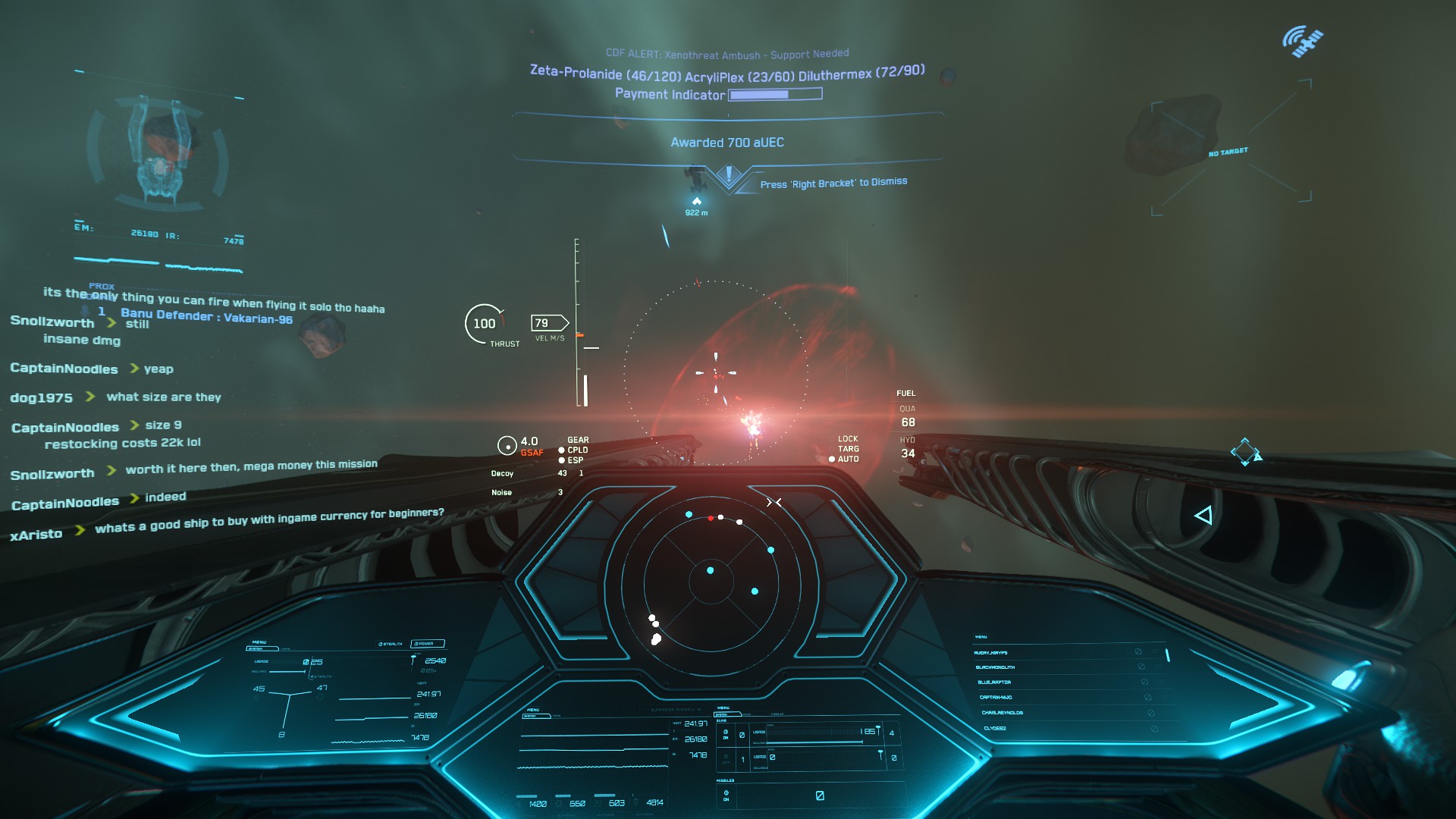Open the comms MFD Menu
Viewport: 1456px width, 819px height.
[x=981, y=637]
